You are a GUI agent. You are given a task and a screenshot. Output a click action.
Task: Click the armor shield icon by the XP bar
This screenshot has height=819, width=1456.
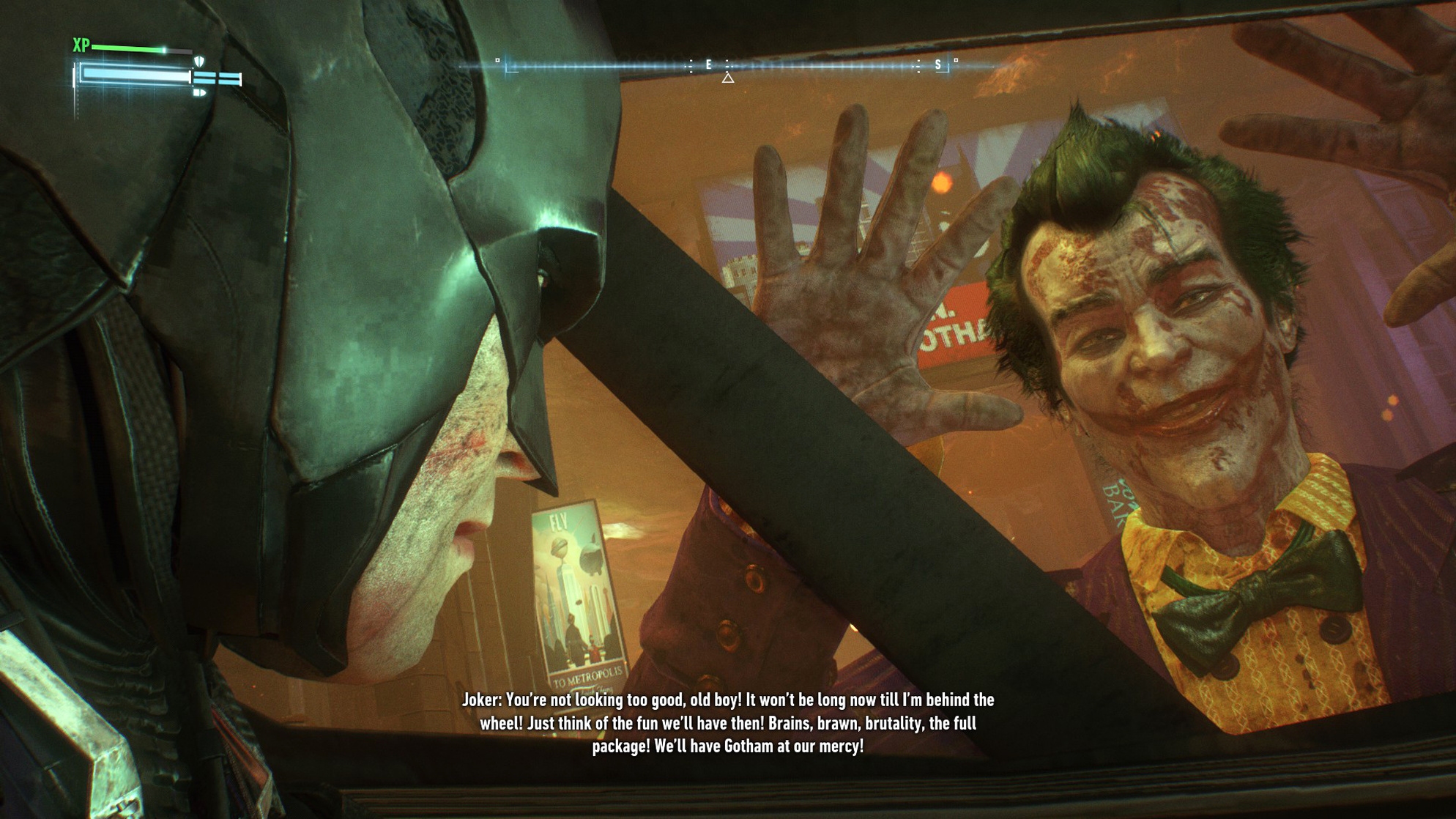(199, 62)
